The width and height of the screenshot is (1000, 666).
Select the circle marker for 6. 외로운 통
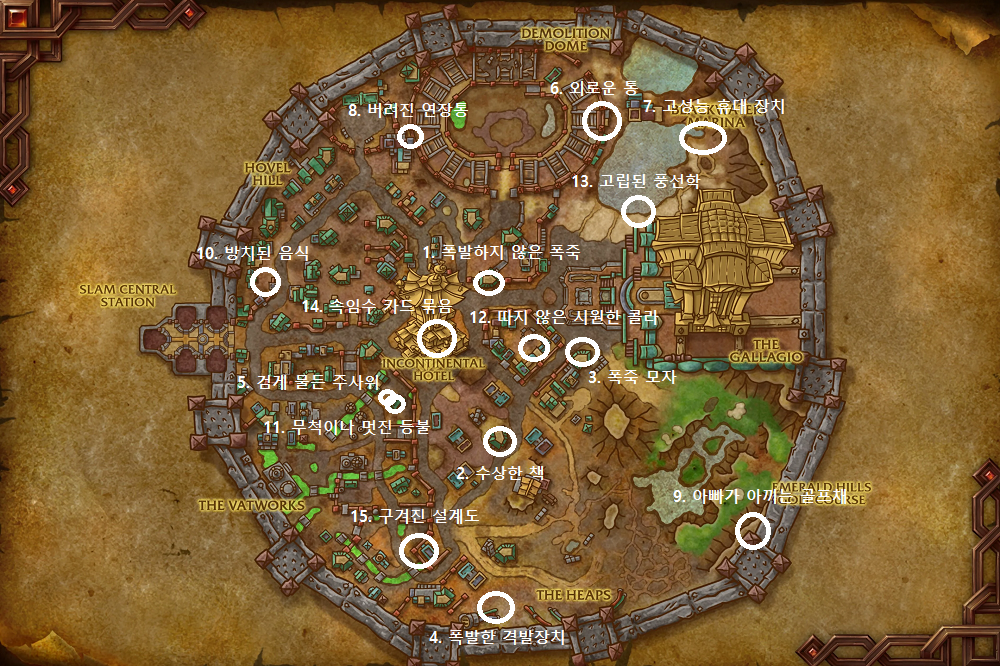tap(602, 121)
